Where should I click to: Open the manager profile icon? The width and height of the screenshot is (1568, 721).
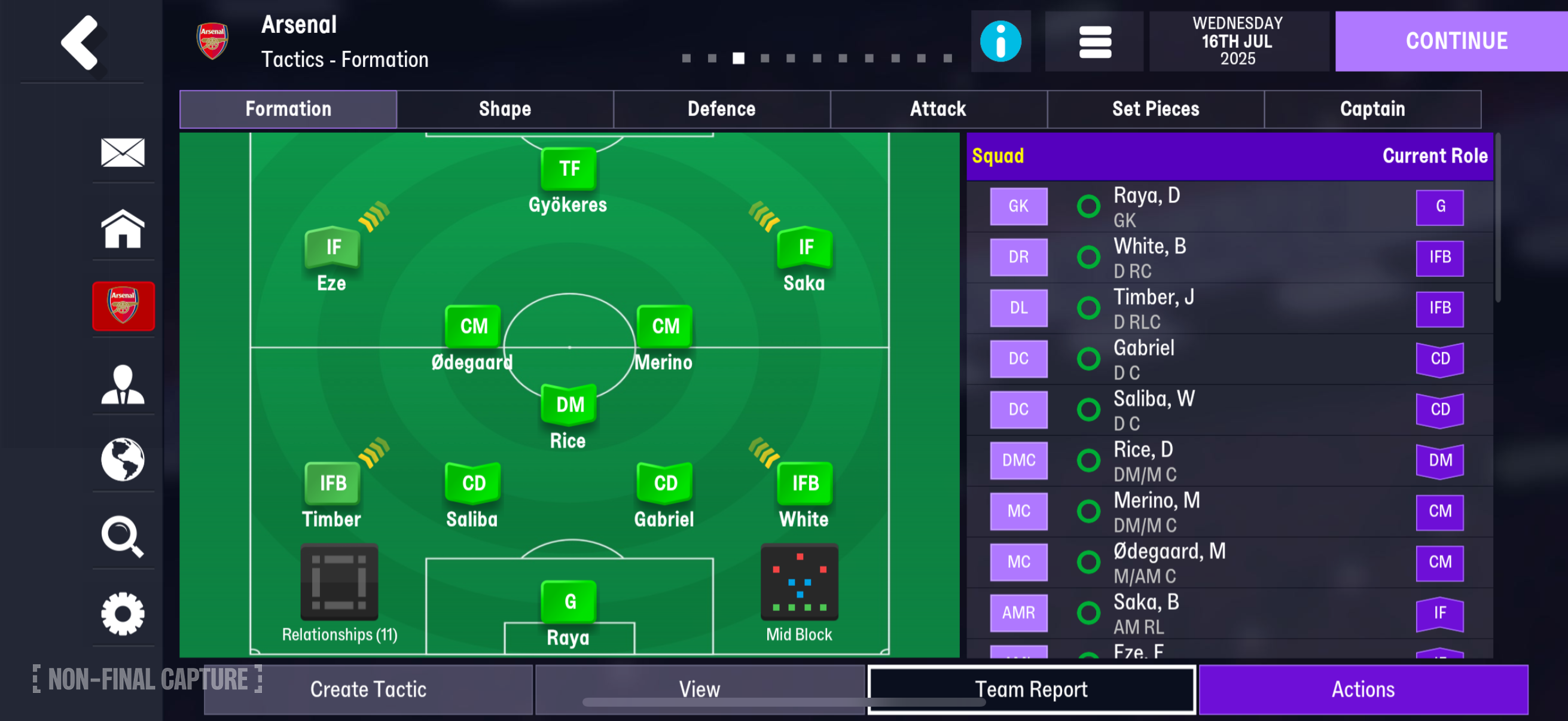124,383
